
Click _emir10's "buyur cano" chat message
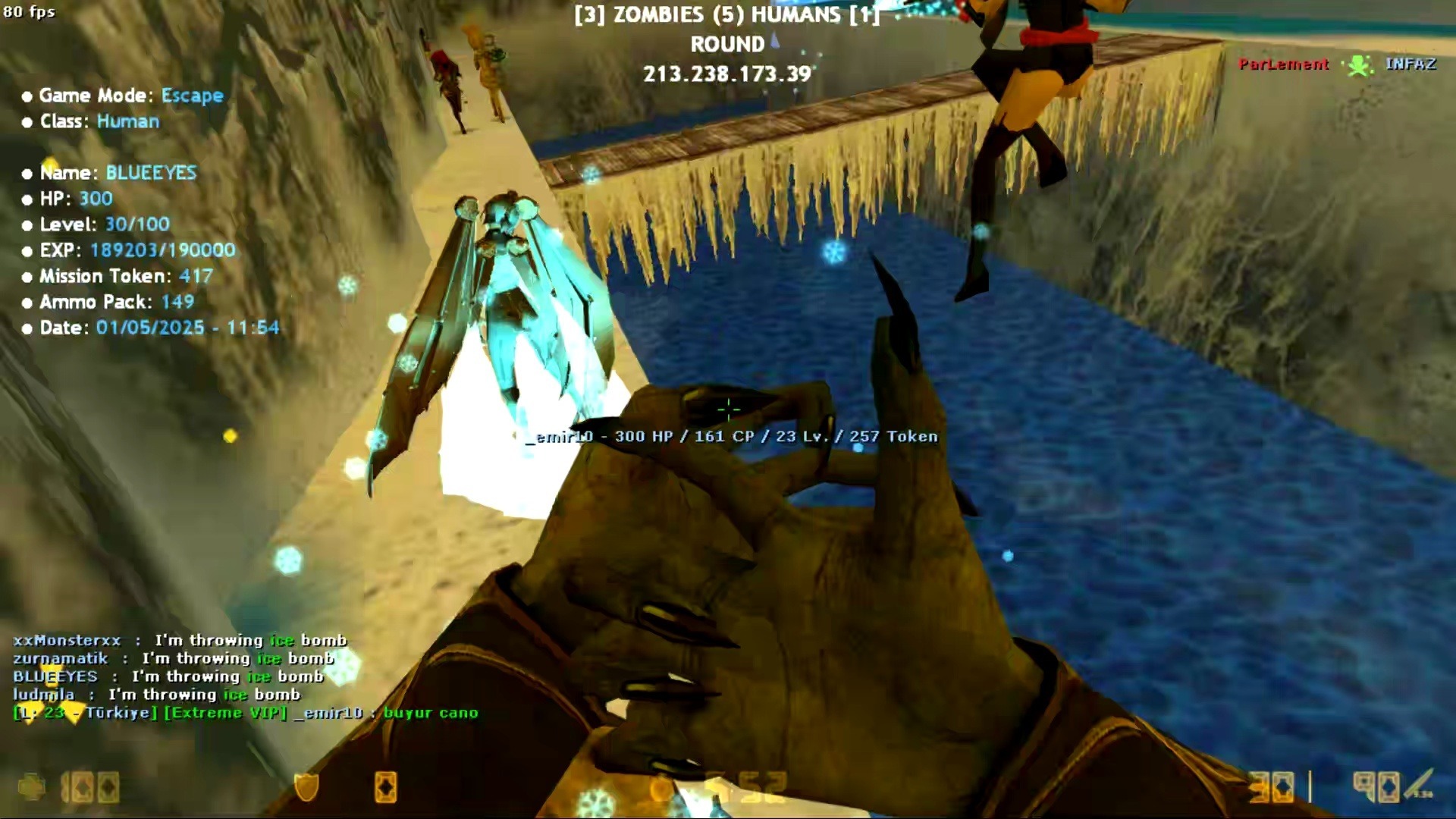pos(429,713)
